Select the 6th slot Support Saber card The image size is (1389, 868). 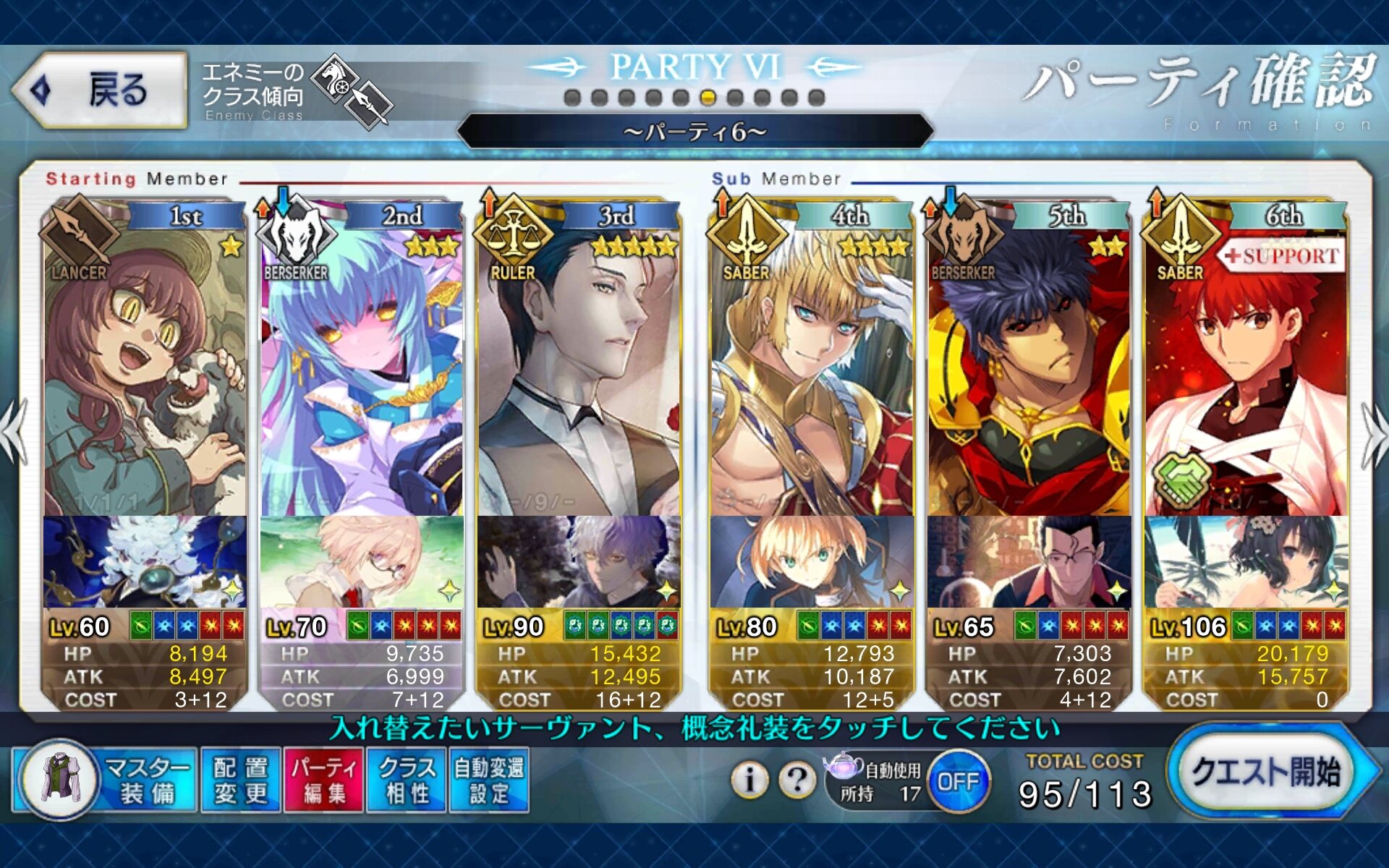point(1246,376)
